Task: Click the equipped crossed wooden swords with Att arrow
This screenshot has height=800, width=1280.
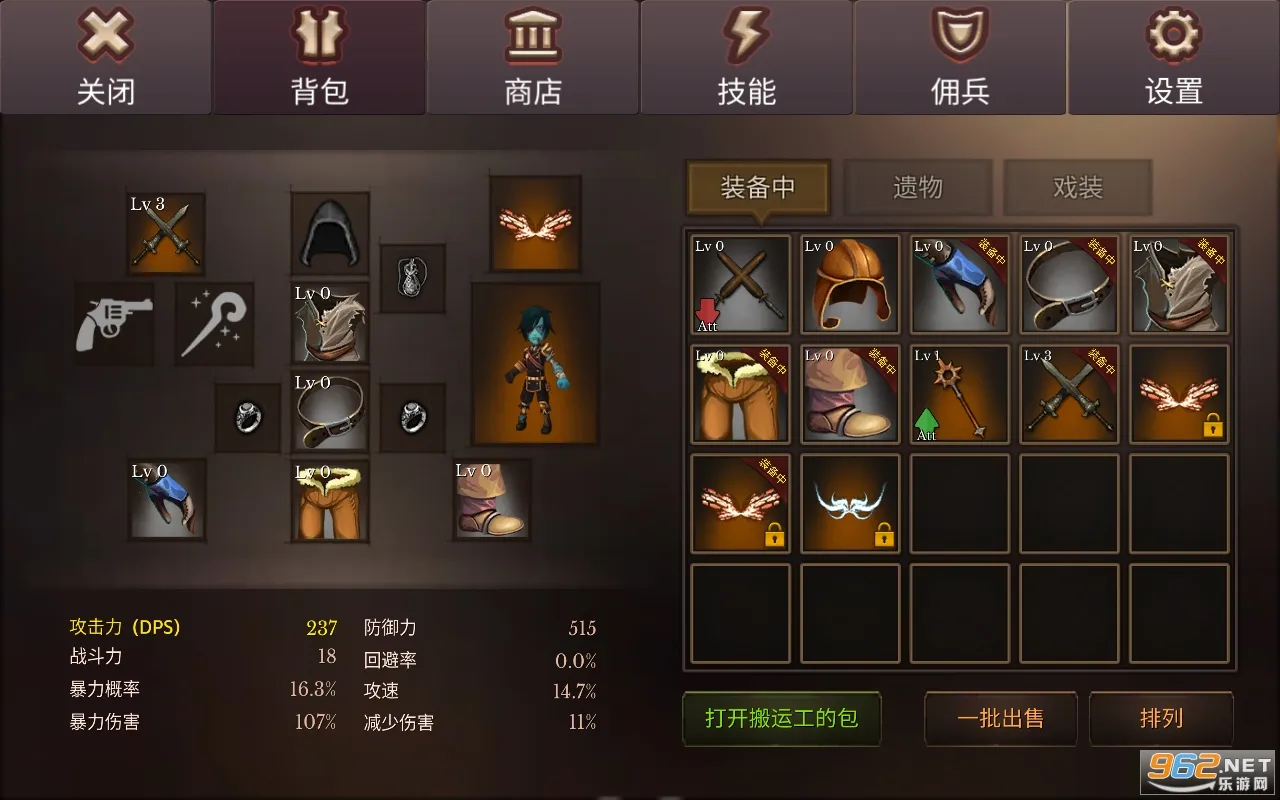Action: click(x=739, y=284)
